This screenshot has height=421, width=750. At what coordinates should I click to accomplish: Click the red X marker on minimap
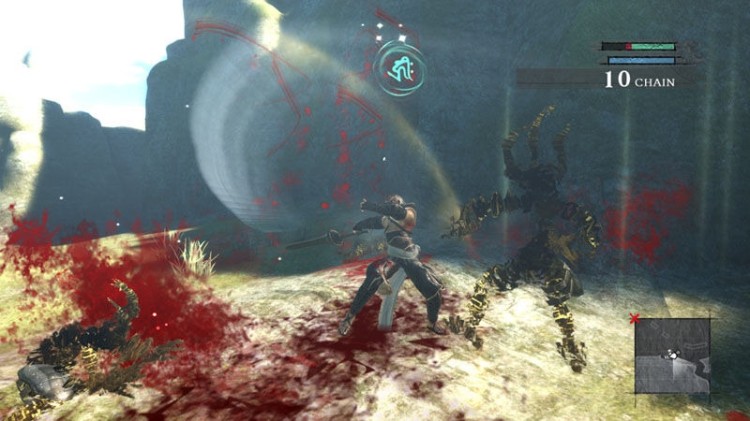point(633,319)
